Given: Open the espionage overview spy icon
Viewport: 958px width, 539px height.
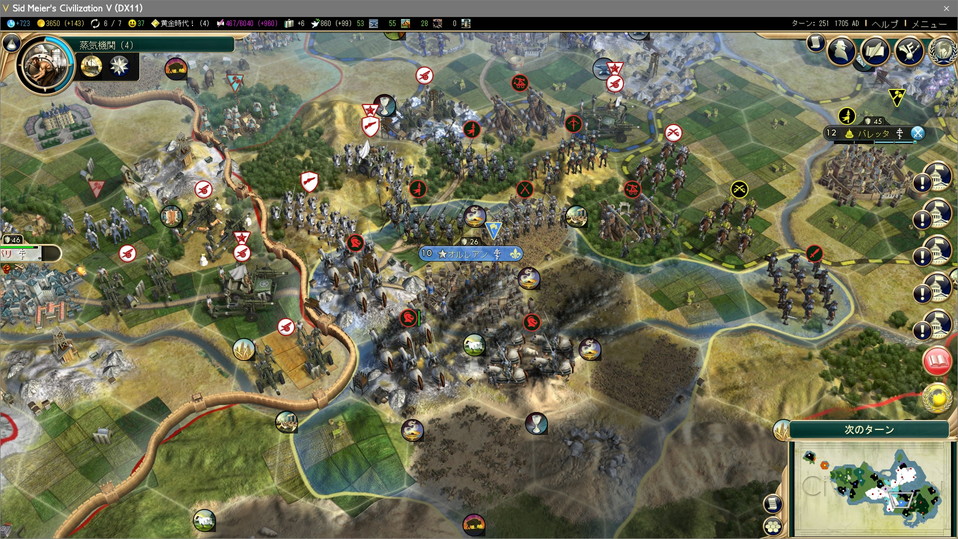Looking at the screenshot, I should [x=843, y=50].
